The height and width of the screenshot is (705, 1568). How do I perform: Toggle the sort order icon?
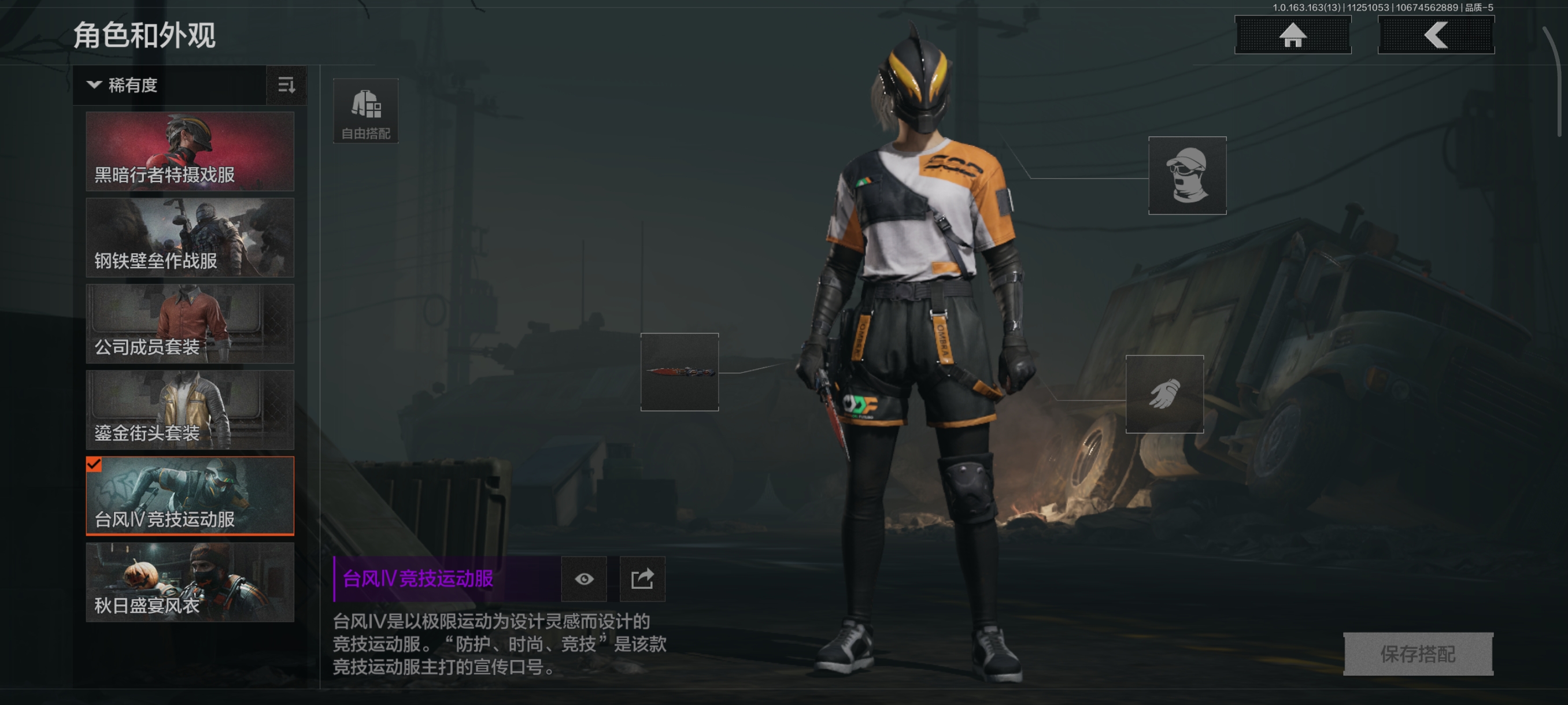(x=286, y=85)
